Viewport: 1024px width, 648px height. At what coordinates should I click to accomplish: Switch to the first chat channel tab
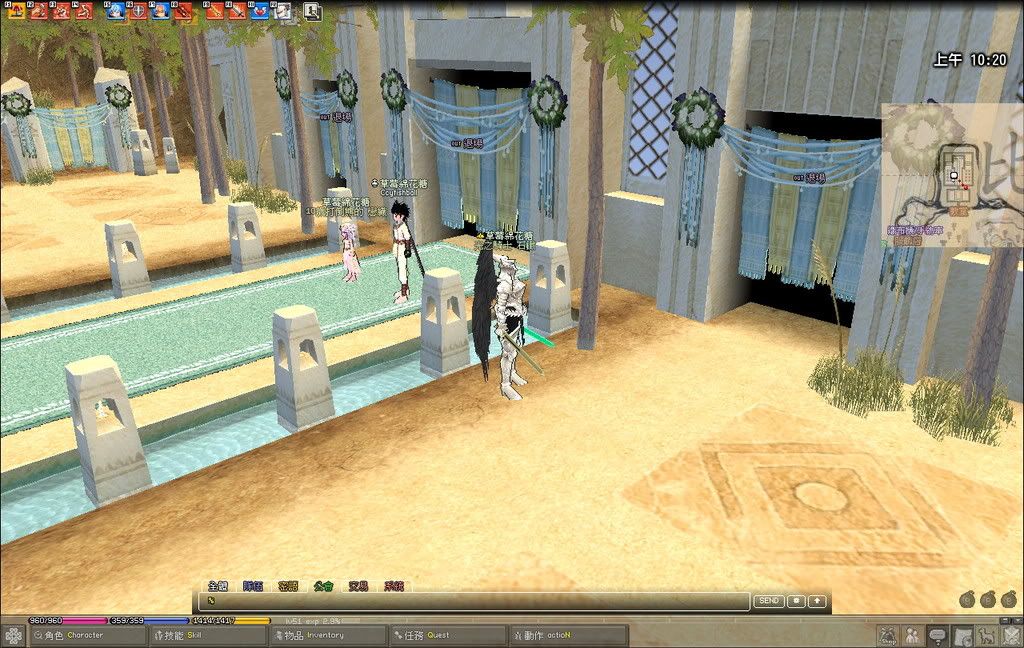pyautogui.click(x=218, y=586)
